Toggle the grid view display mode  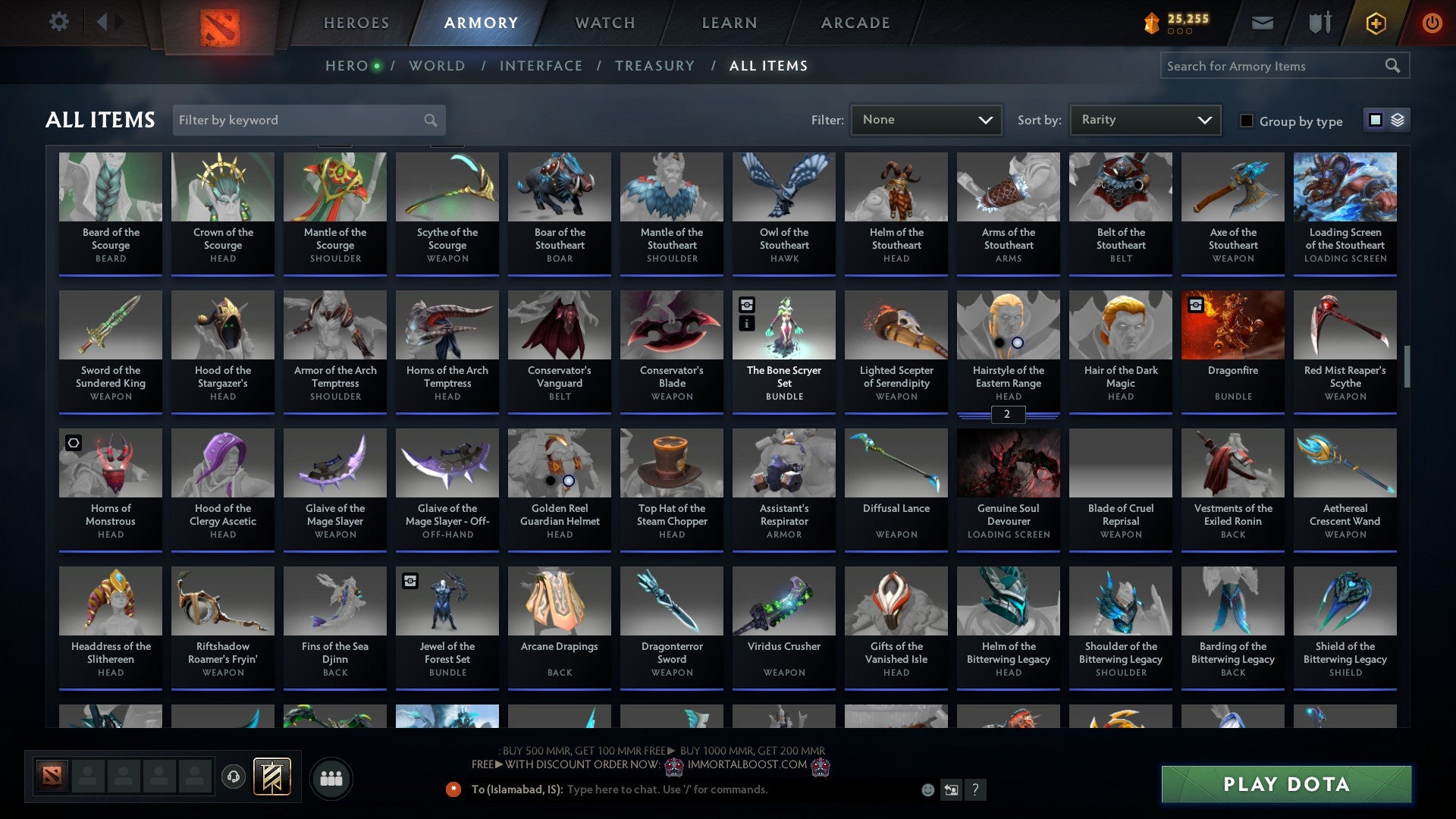[x=1376, y=120]
